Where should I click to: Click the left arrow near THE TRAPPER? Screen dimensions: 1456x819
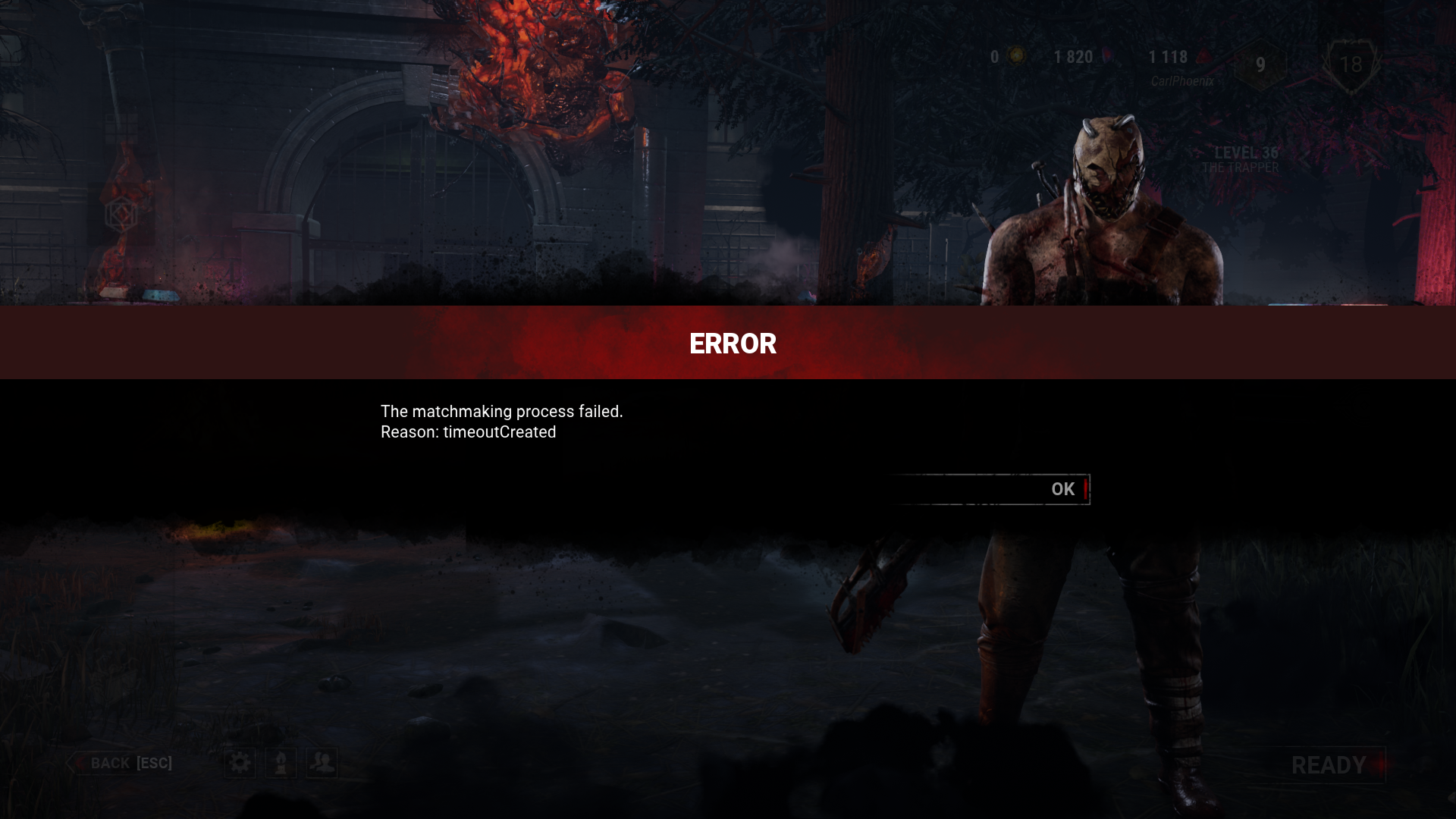[1304, 158]
